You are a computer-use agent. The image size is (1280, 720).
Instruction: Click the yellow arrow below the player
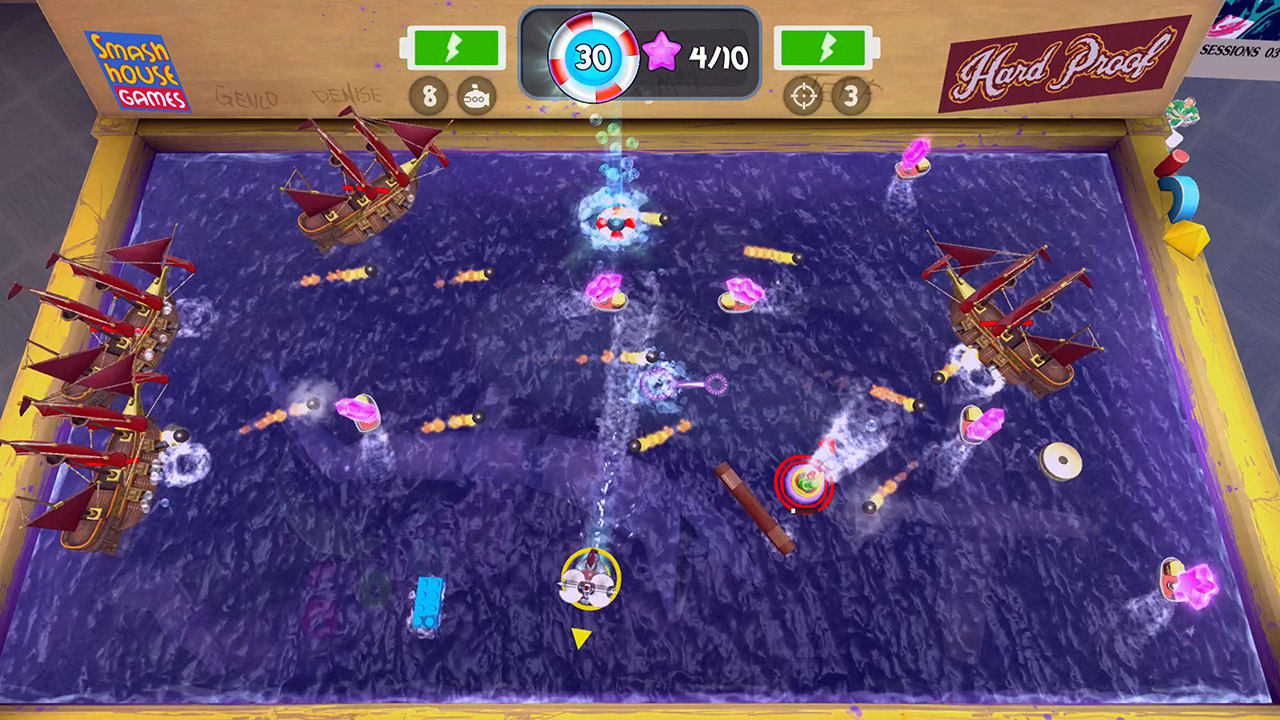578,634
